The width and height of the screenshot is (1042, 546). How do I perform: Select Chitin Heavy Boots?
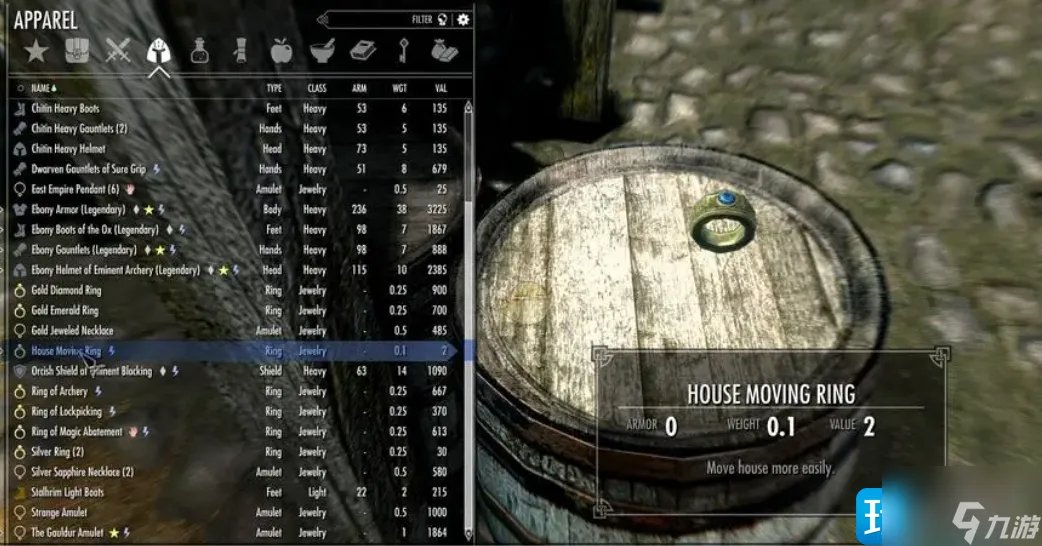65,108
